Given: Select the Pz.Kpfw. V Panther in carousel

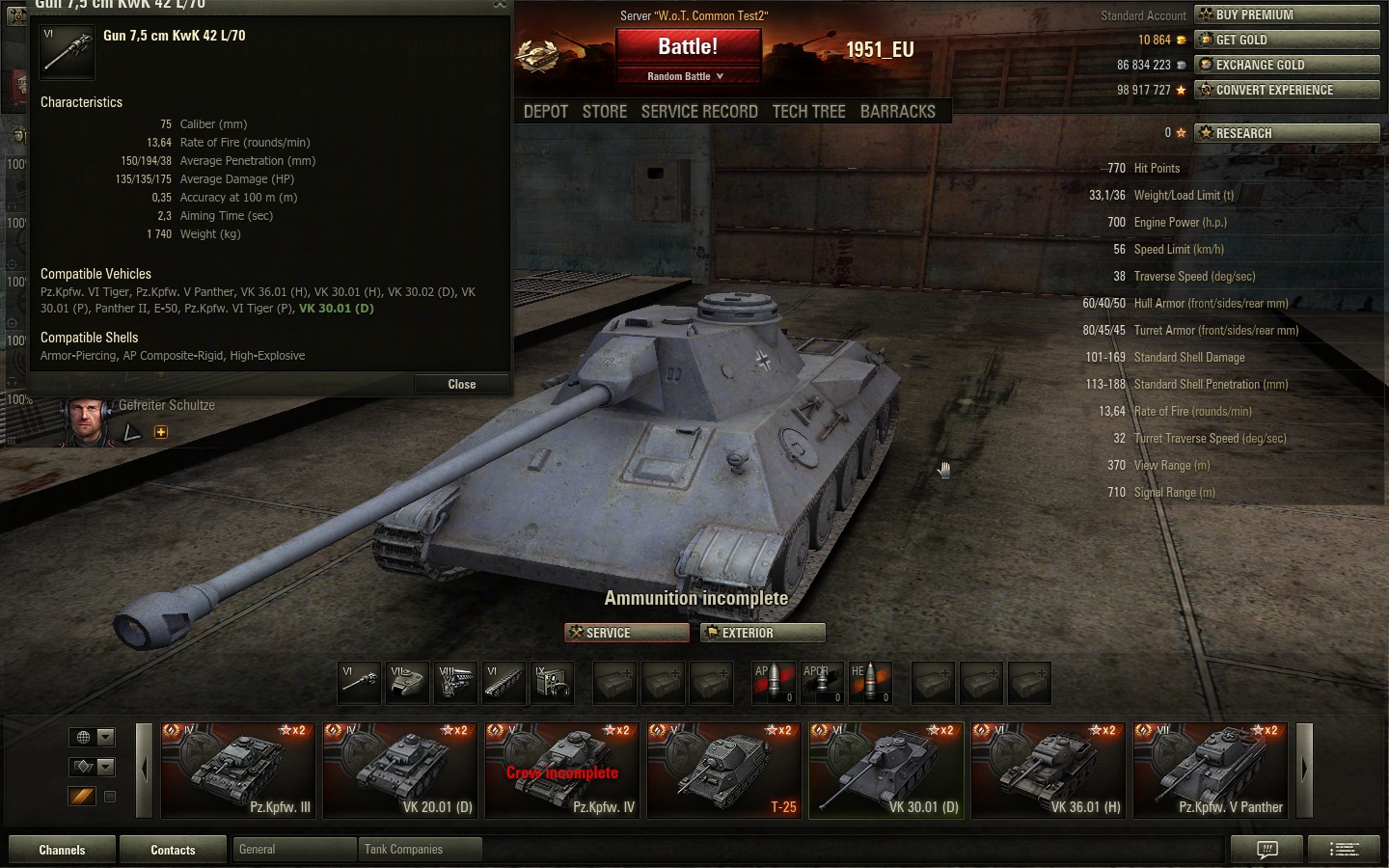Looking at the screenshot, I should tap(1210, 770).
